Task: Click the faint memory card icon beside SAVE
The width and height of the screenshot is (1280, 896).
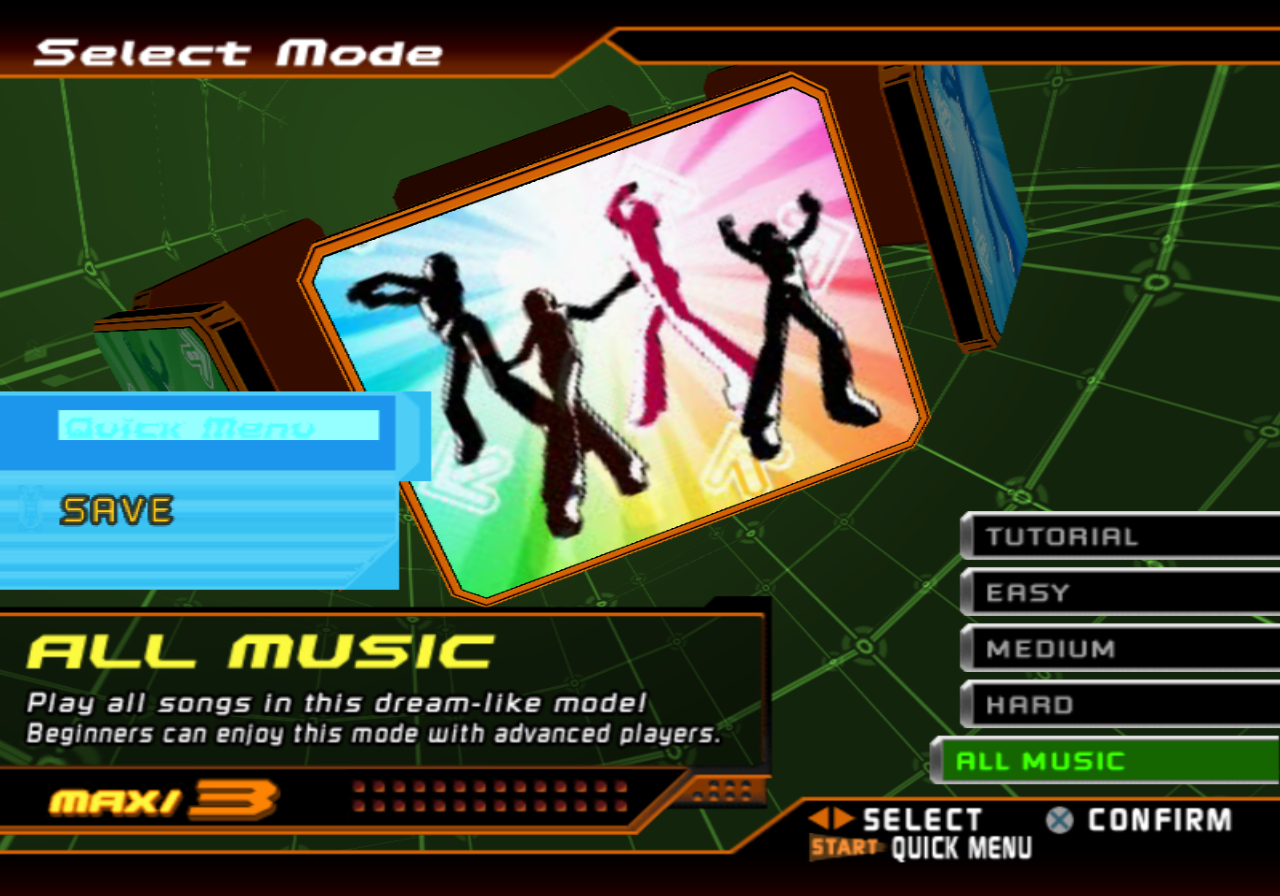Action: tap(30, 510)
